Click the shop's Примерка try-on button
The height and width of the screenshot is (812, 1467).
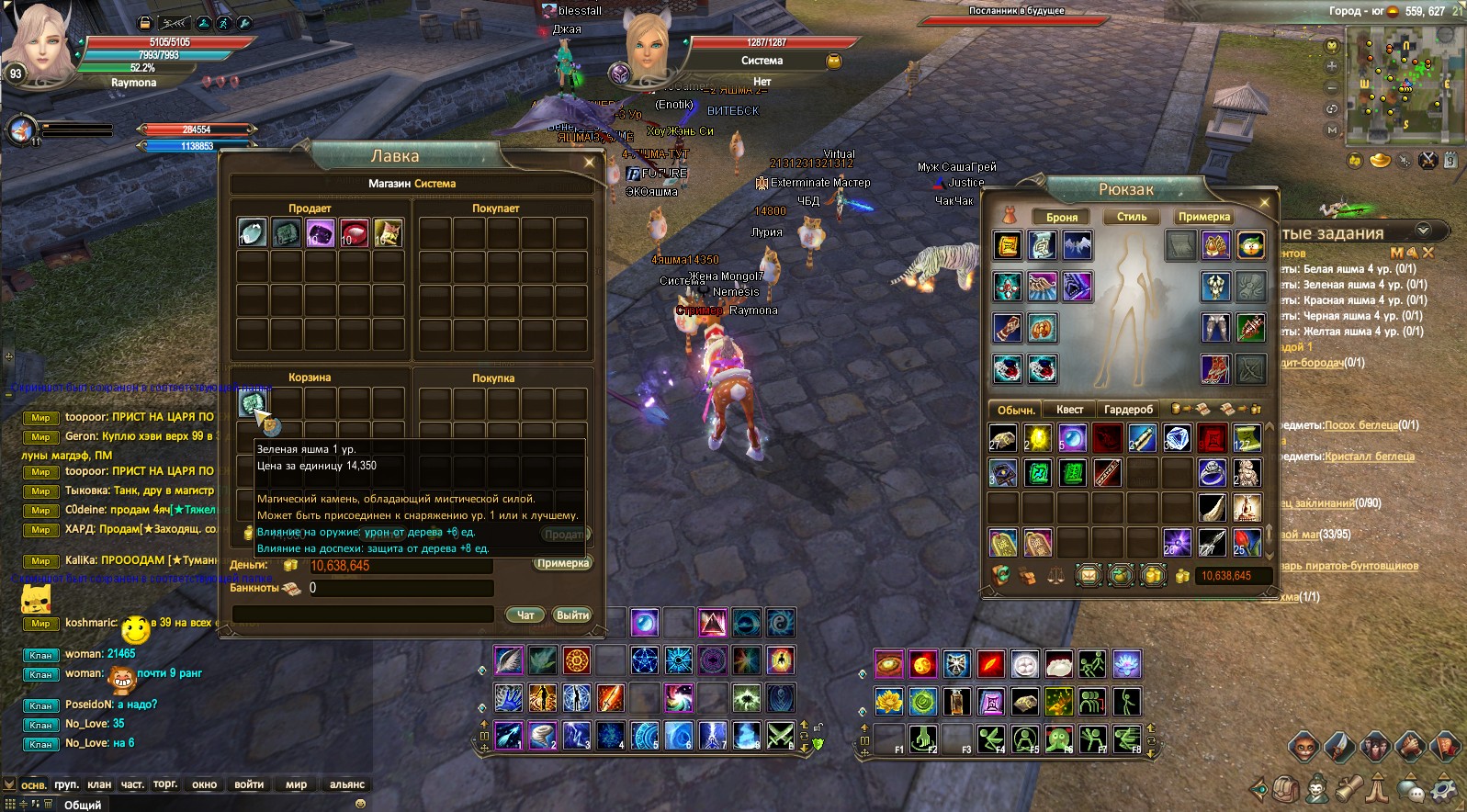pos(562,563)
